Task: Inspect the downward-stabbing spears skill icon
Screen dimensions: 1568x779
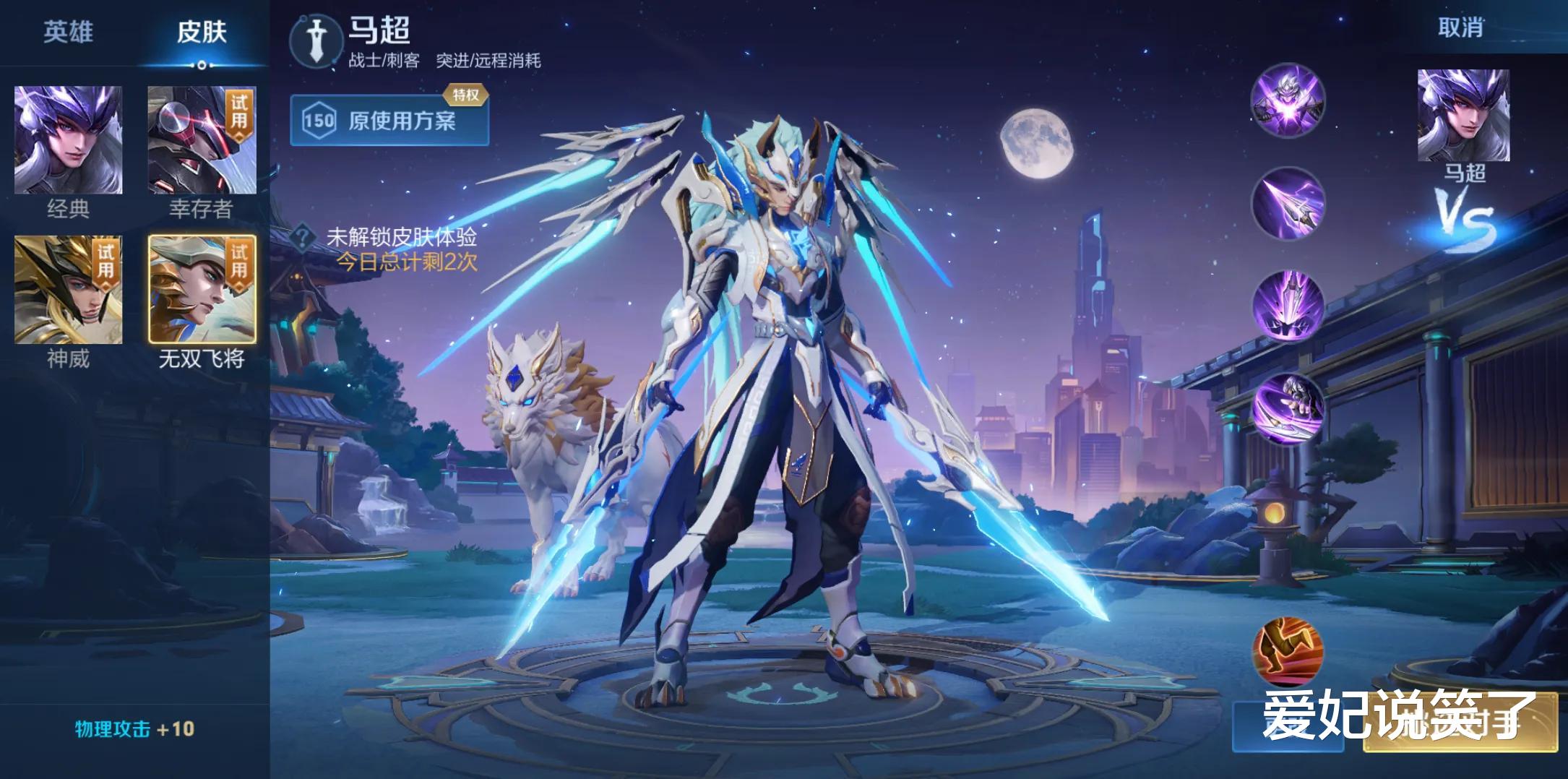Action: (1288, 306)
